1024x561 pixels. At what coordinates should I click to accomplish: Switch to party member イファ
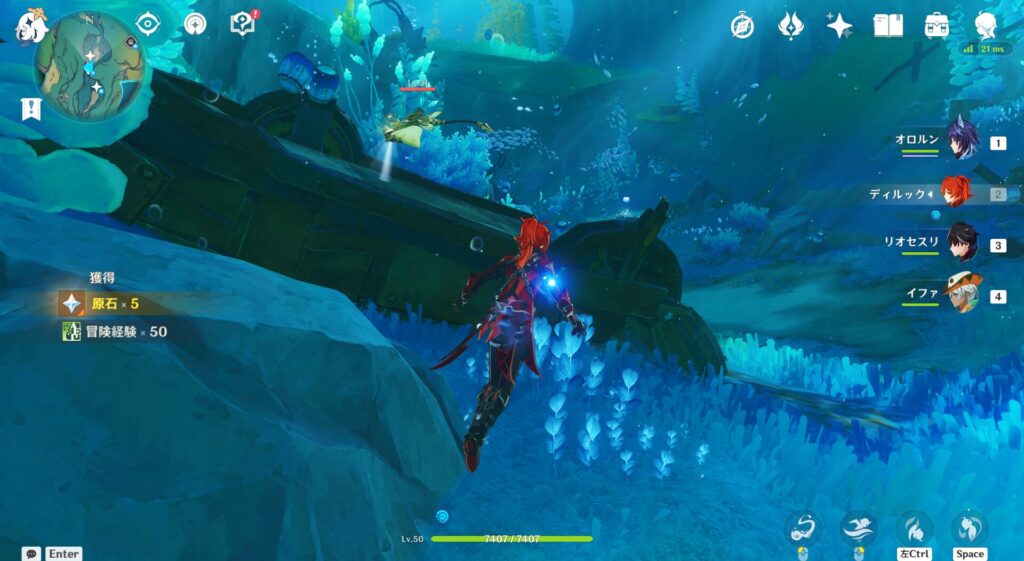click(962, 295)
